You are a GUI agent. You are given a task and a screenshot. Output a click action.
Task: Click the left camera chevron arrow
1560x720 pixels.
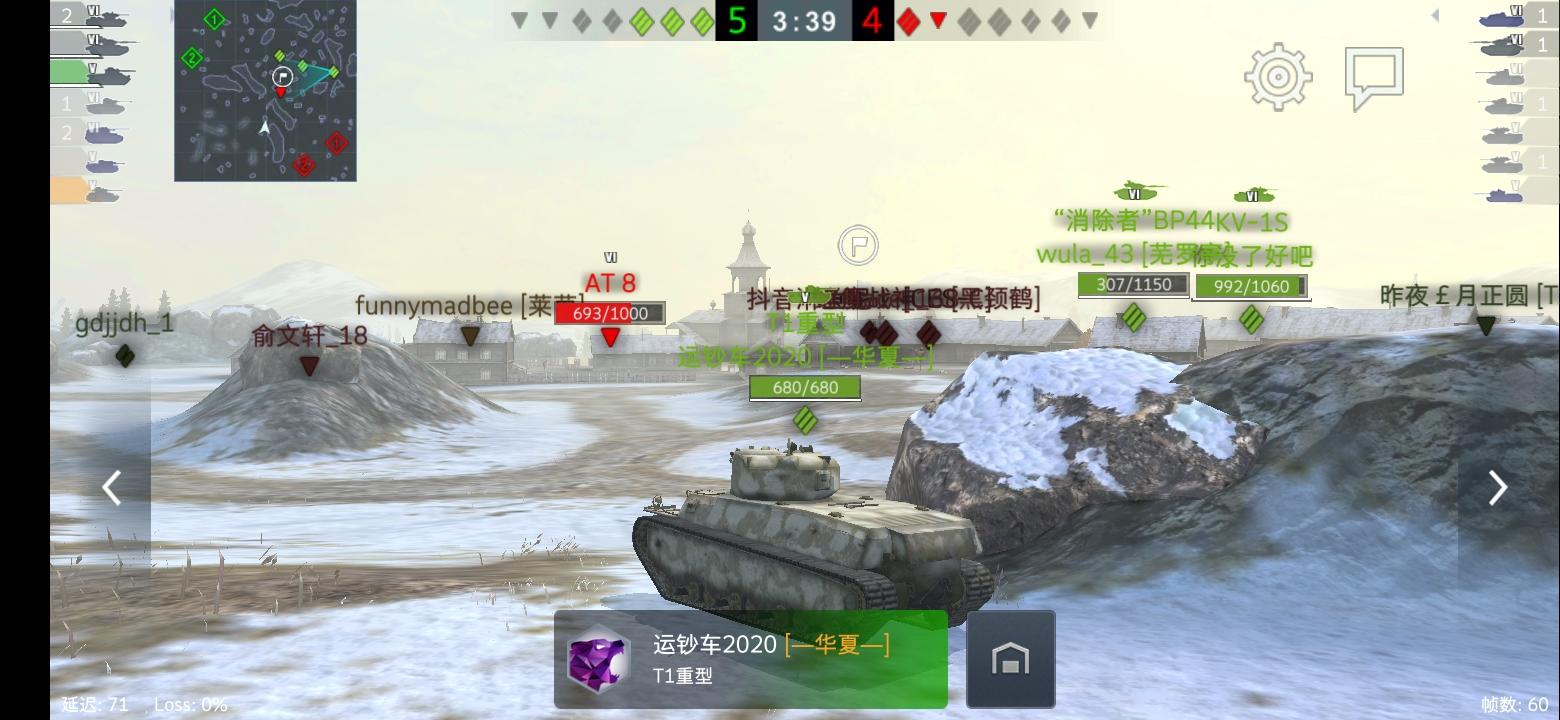[111, 487]
